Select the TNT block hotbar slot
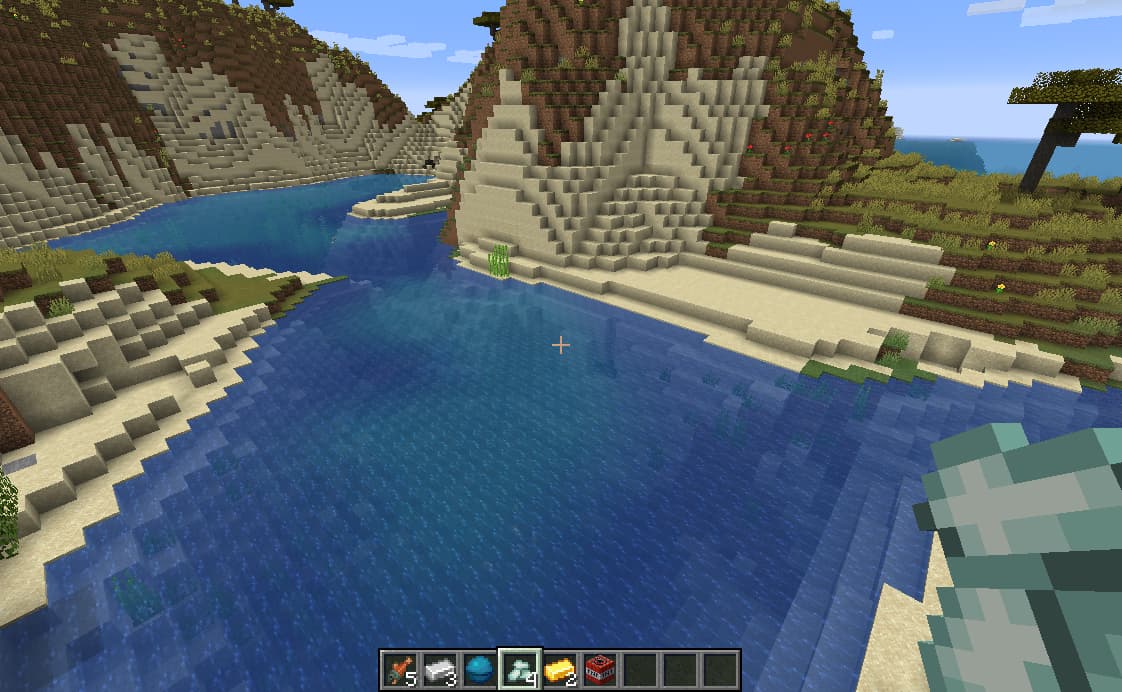 tap(600, 669)
